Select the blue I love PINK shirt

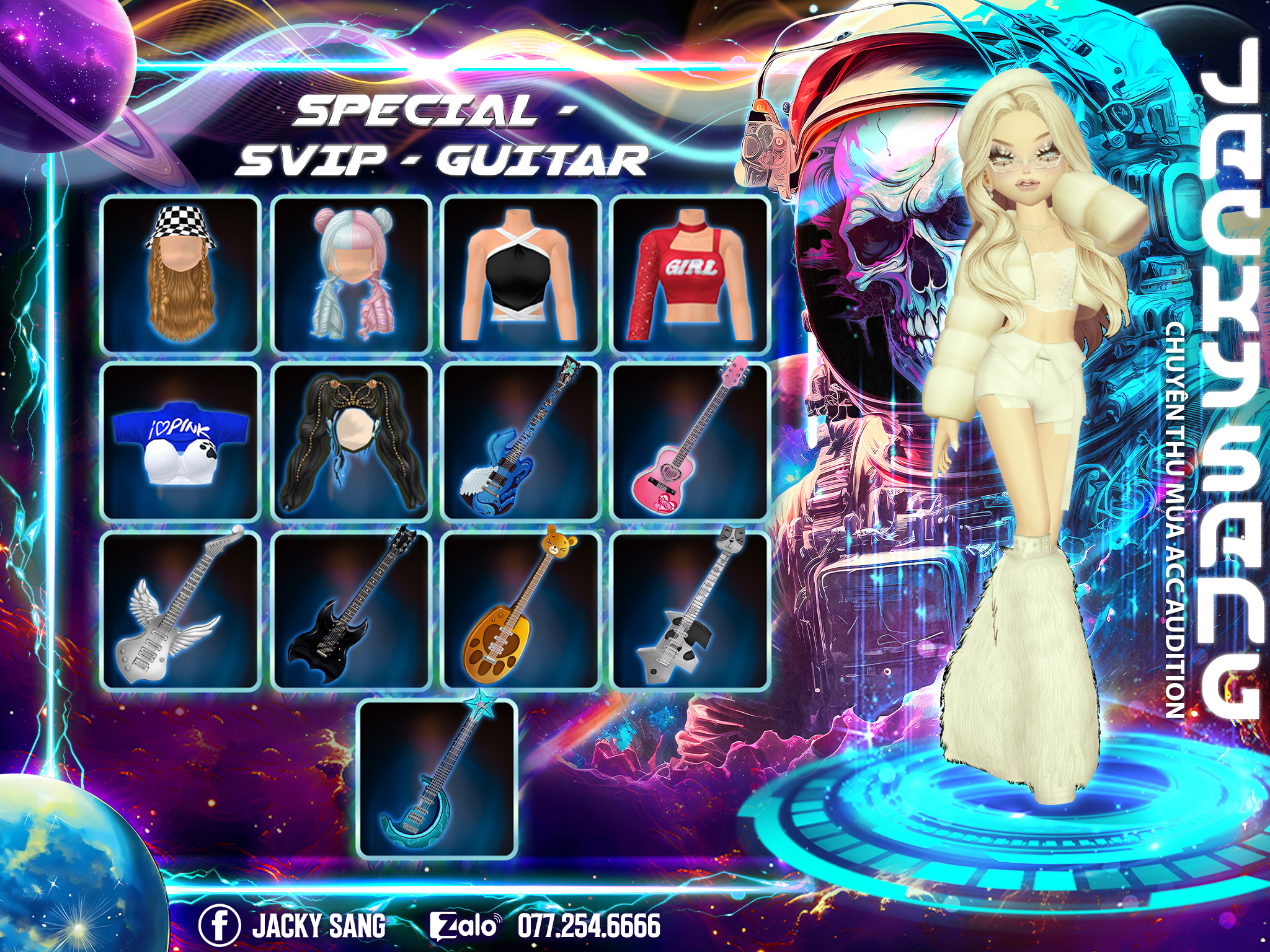(181, 443)
